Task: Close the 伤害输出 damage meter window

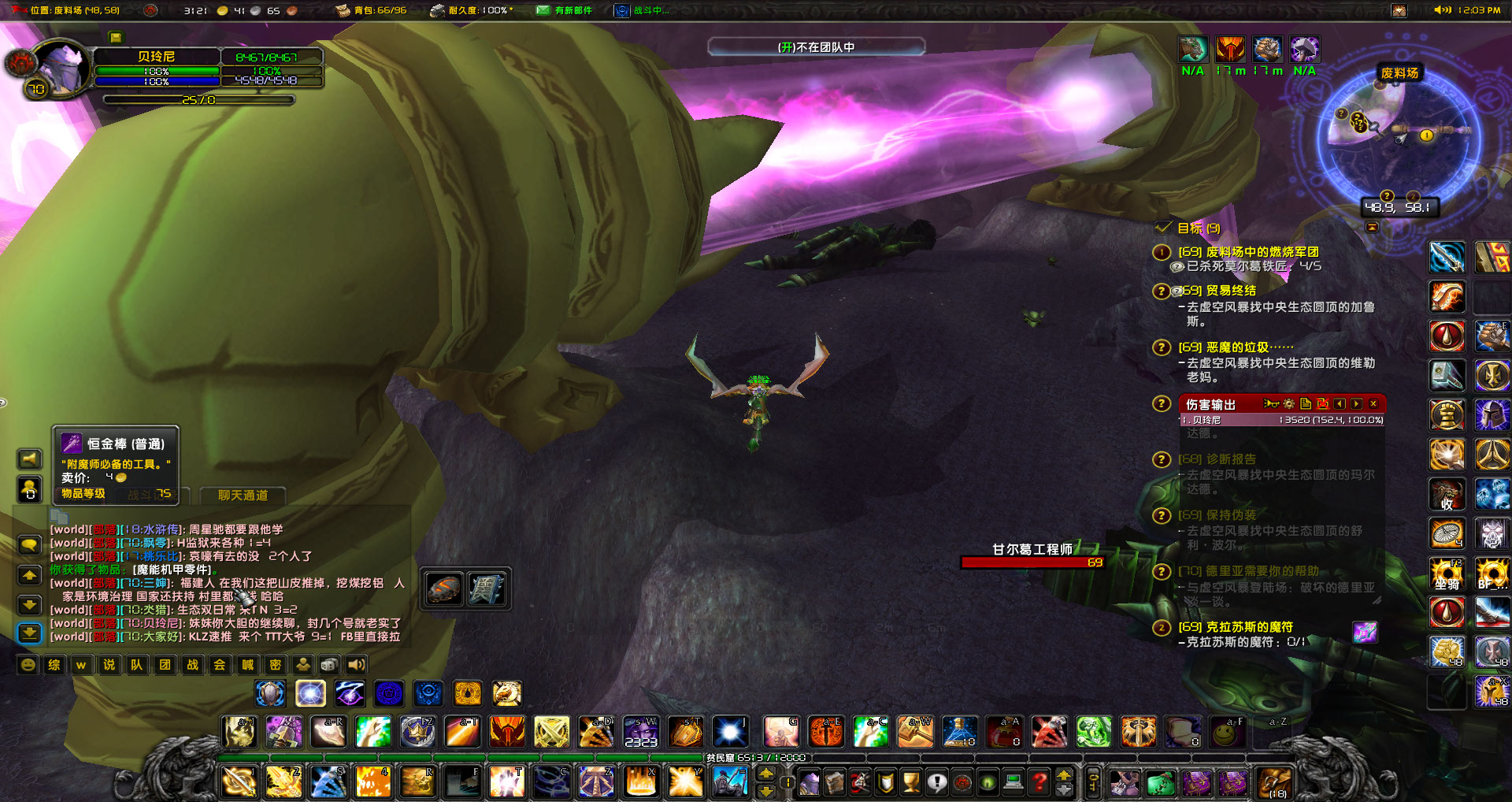Action: [1373, 404]
